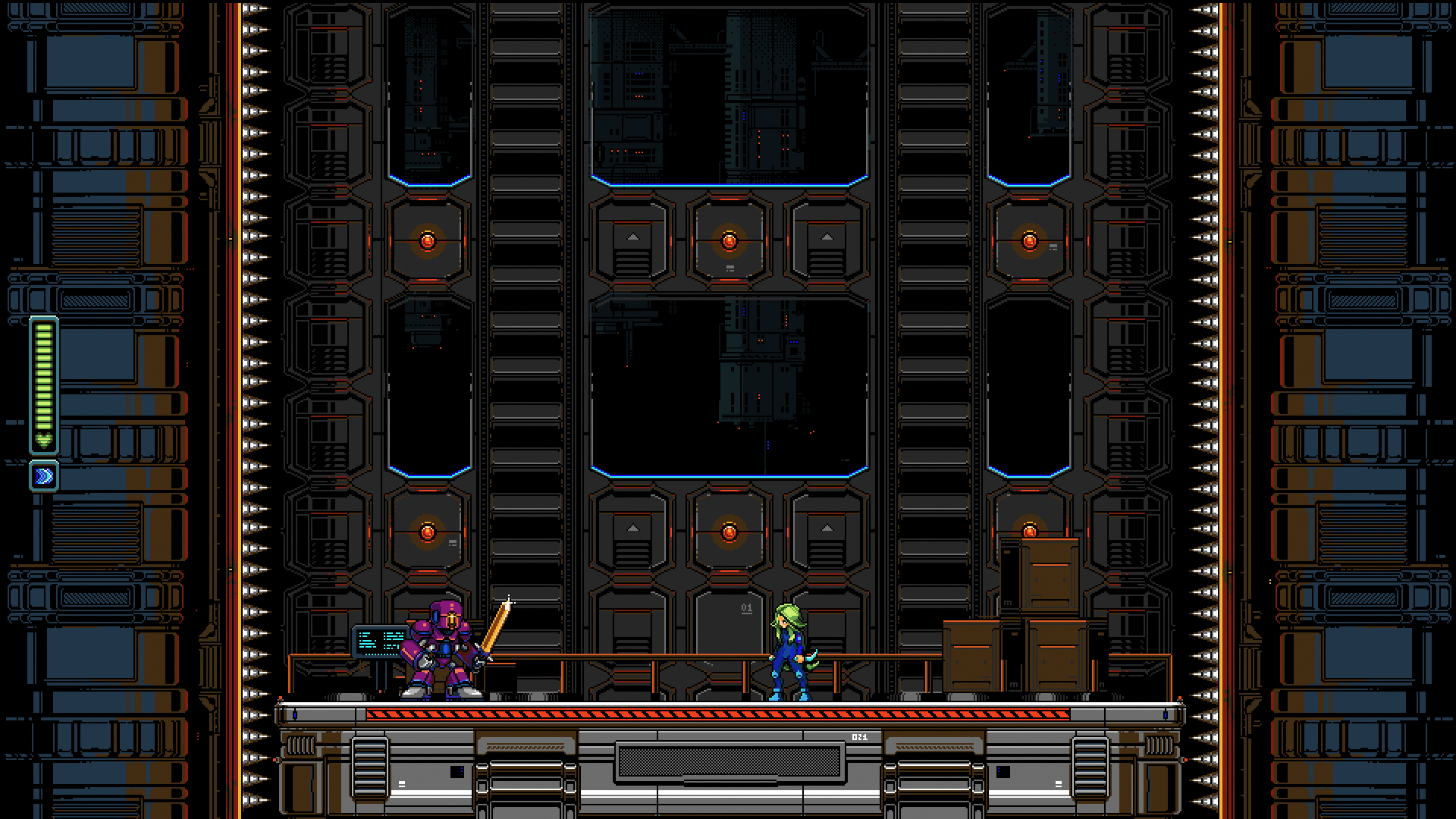The image size is (1456, 819).
Task: Click the glowing red bulb on upper-left wall panel
Action: coord(428,240)
